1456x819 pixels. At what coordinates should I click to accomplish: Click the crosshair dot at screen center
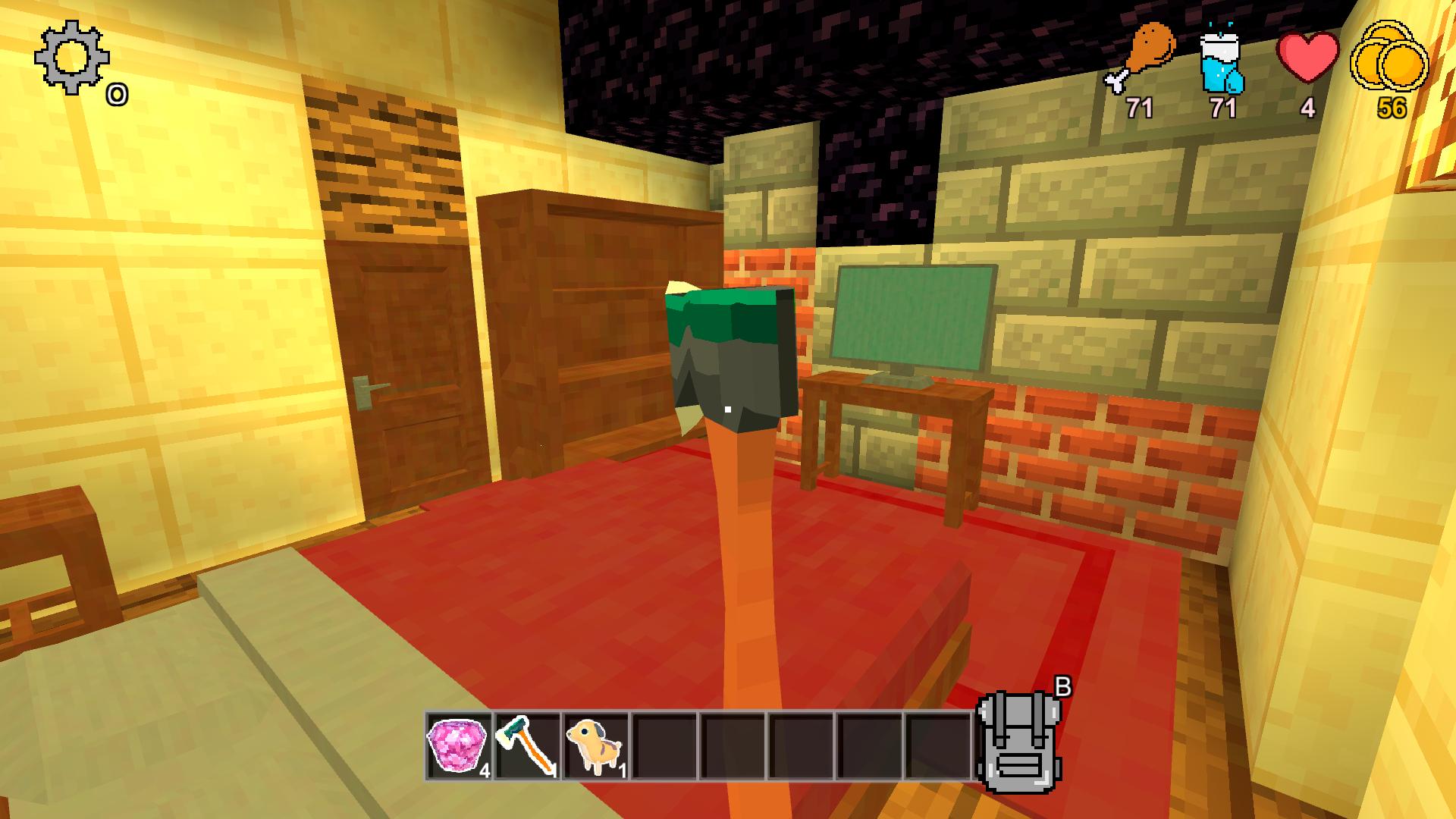coord(728,409)
